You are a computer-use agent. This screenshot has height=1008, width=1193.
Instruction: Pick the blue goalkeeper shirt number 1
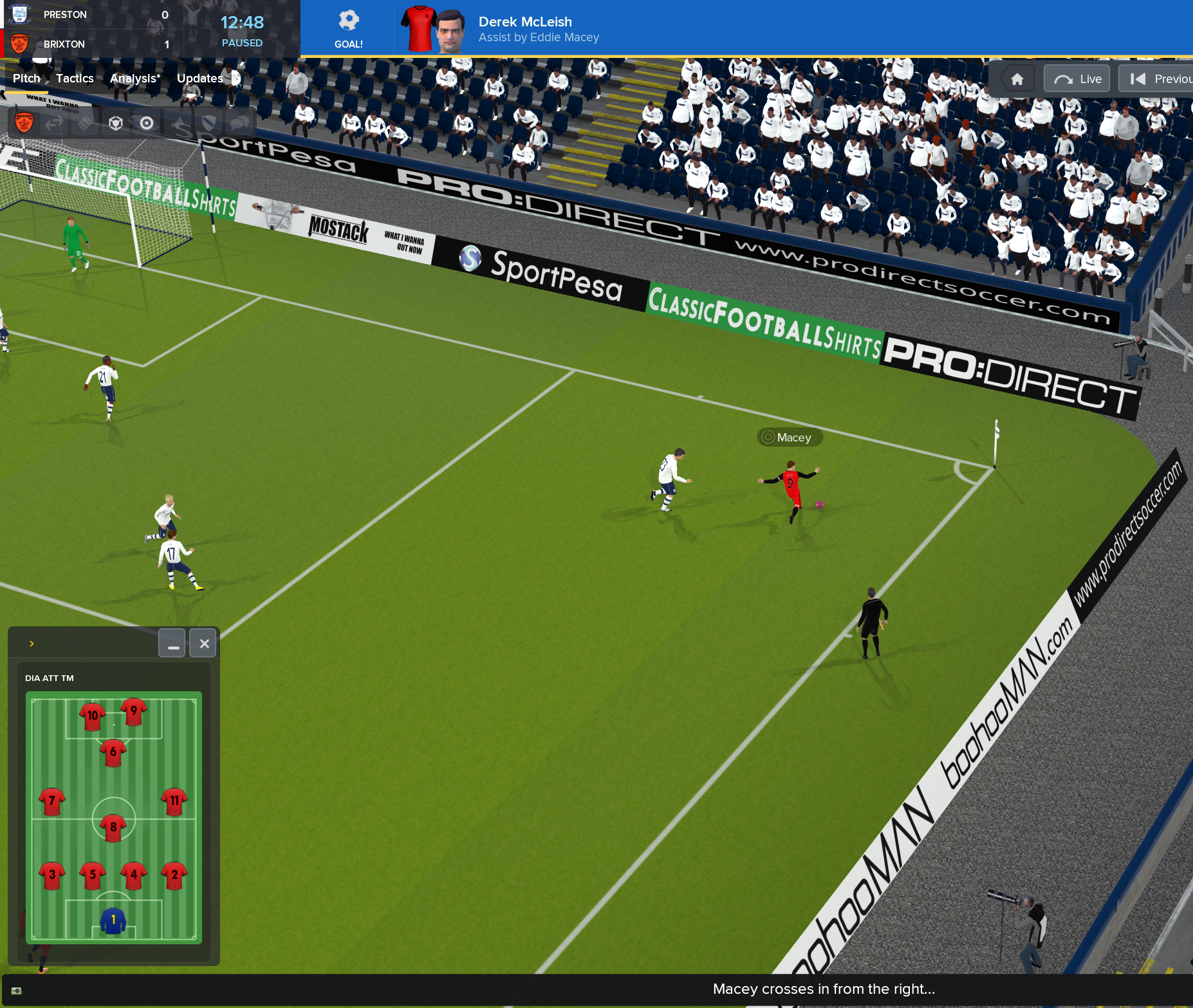pos(113,920)
